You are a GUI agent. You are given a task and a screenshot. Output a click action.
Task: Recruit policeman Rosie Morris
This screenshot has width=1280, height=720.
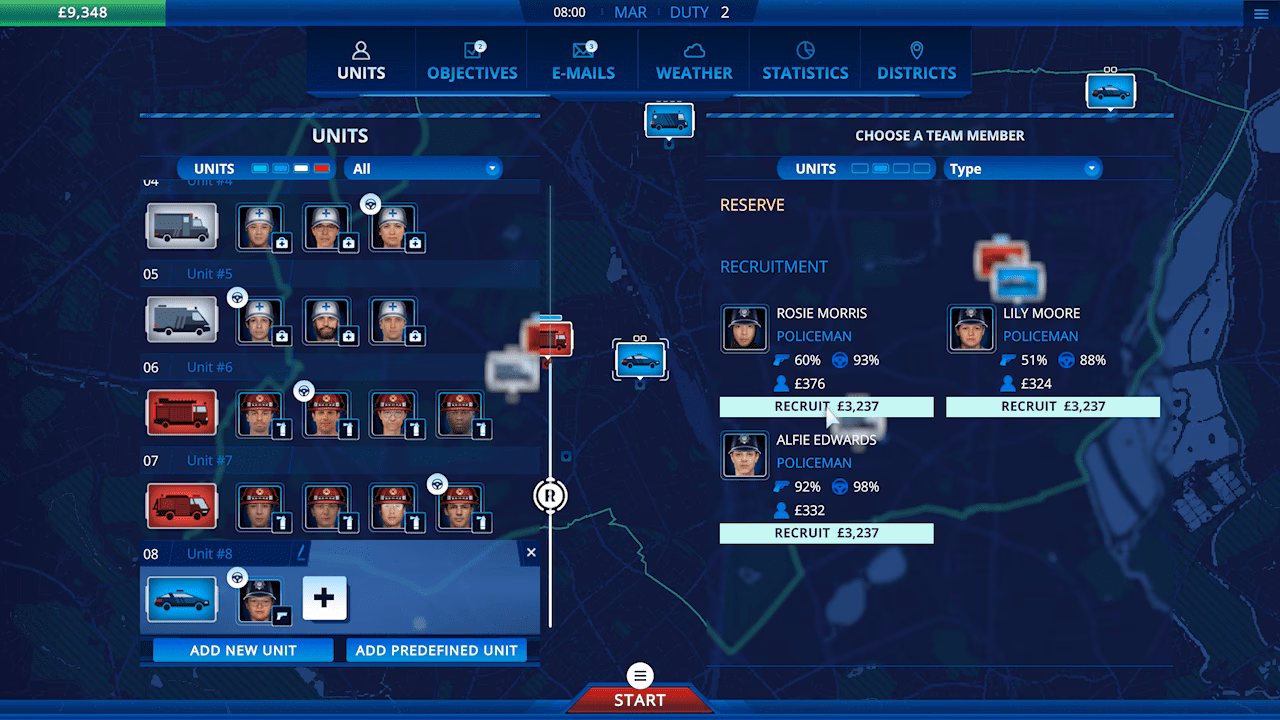pyautogui.click(x=826, y=407)
